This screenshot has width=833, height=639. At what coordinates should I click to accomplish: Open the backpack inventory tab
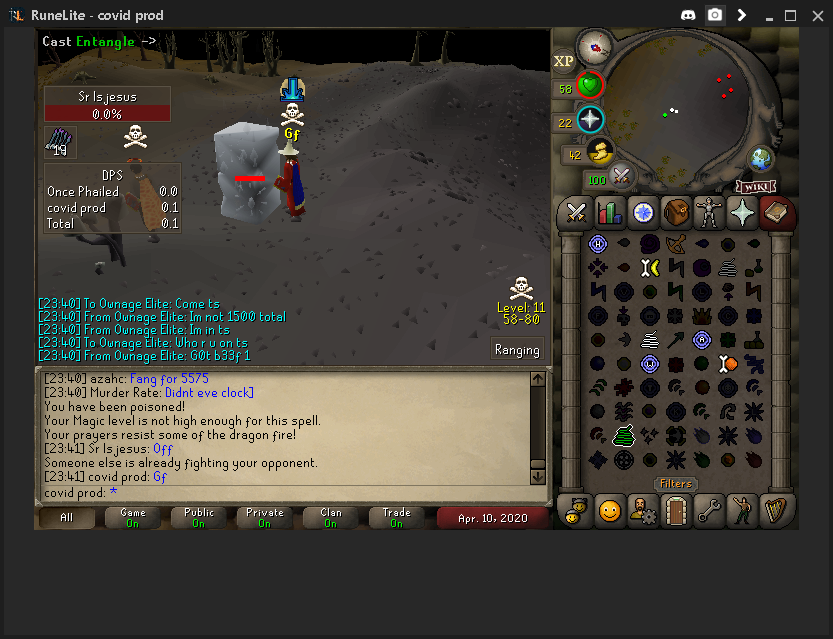click(675, 212)
